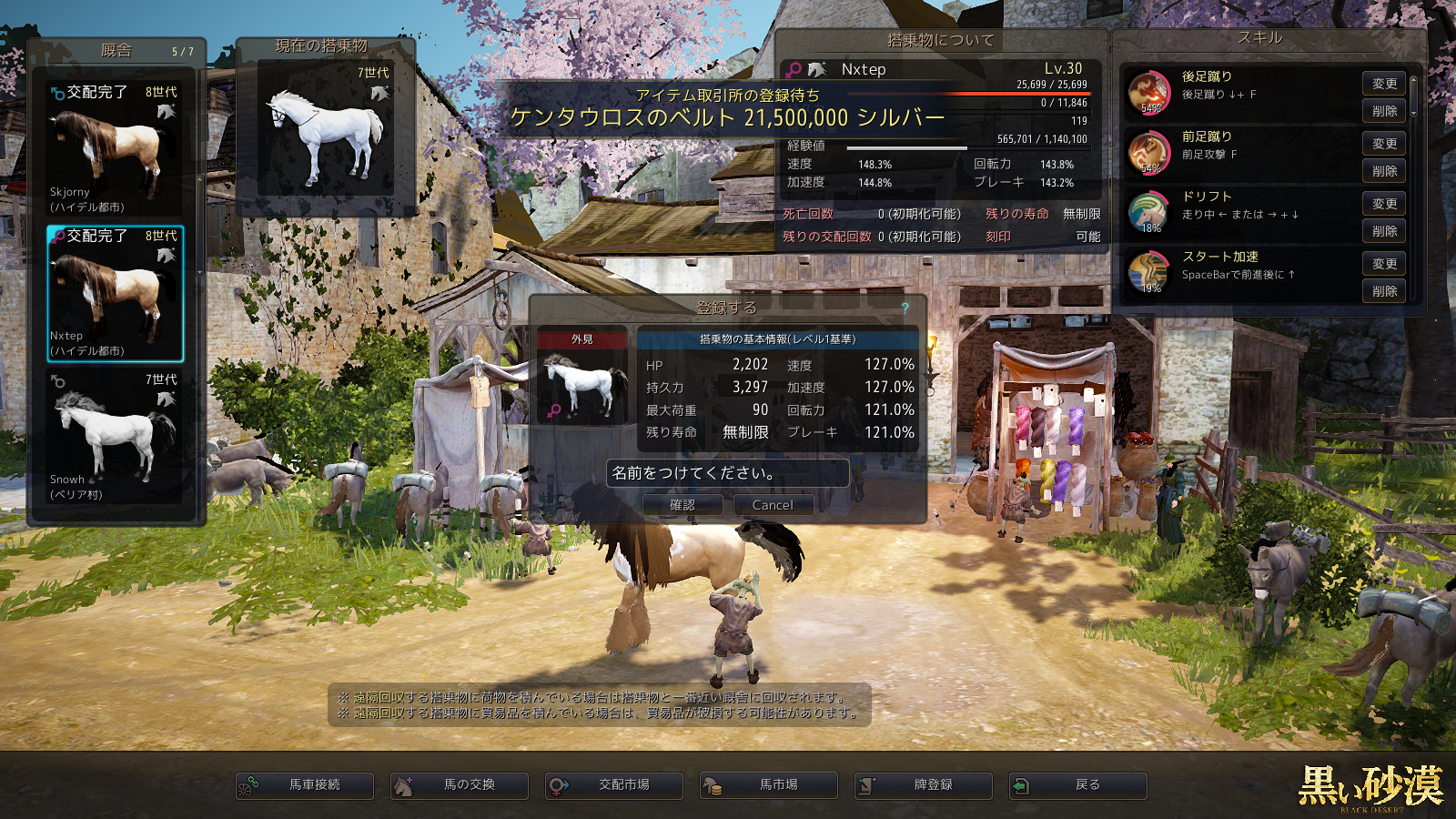Open the 馬市場 horse market

(x=769, y=785)
